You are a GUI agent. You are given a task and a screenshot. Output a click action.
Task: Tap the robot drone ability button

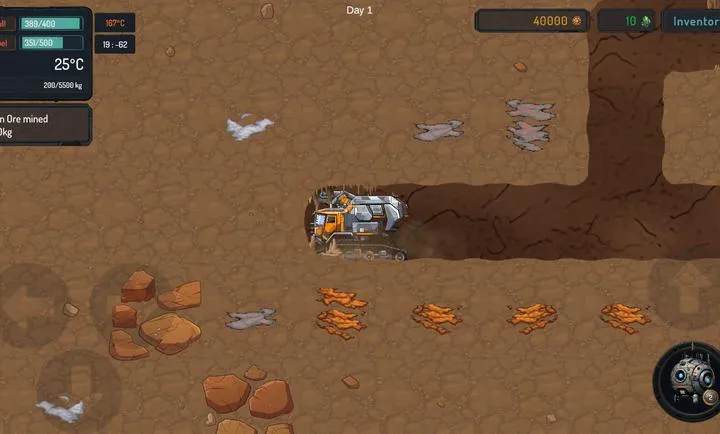687,381
